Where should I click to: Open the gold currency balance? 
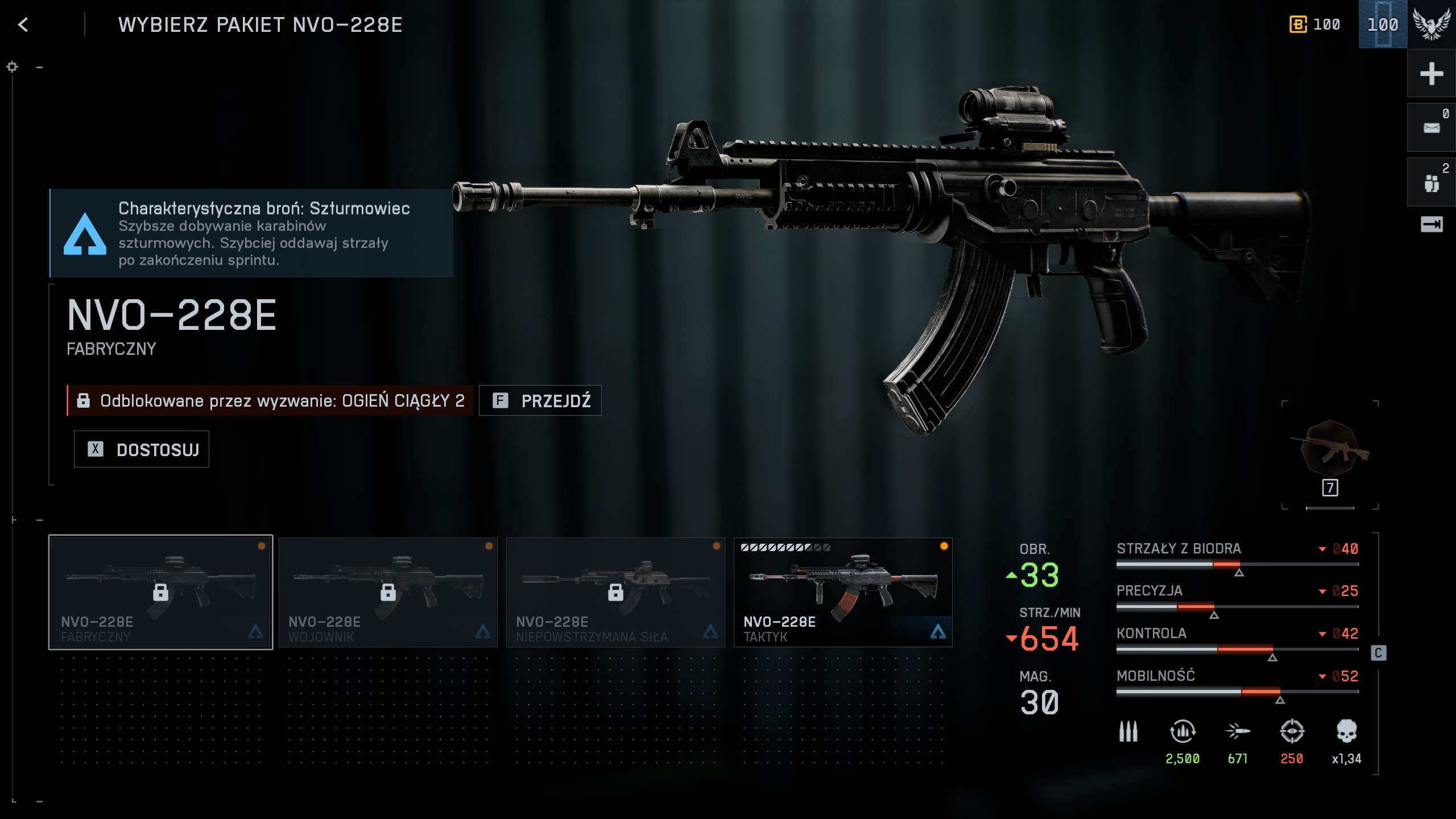(1314, 24)
